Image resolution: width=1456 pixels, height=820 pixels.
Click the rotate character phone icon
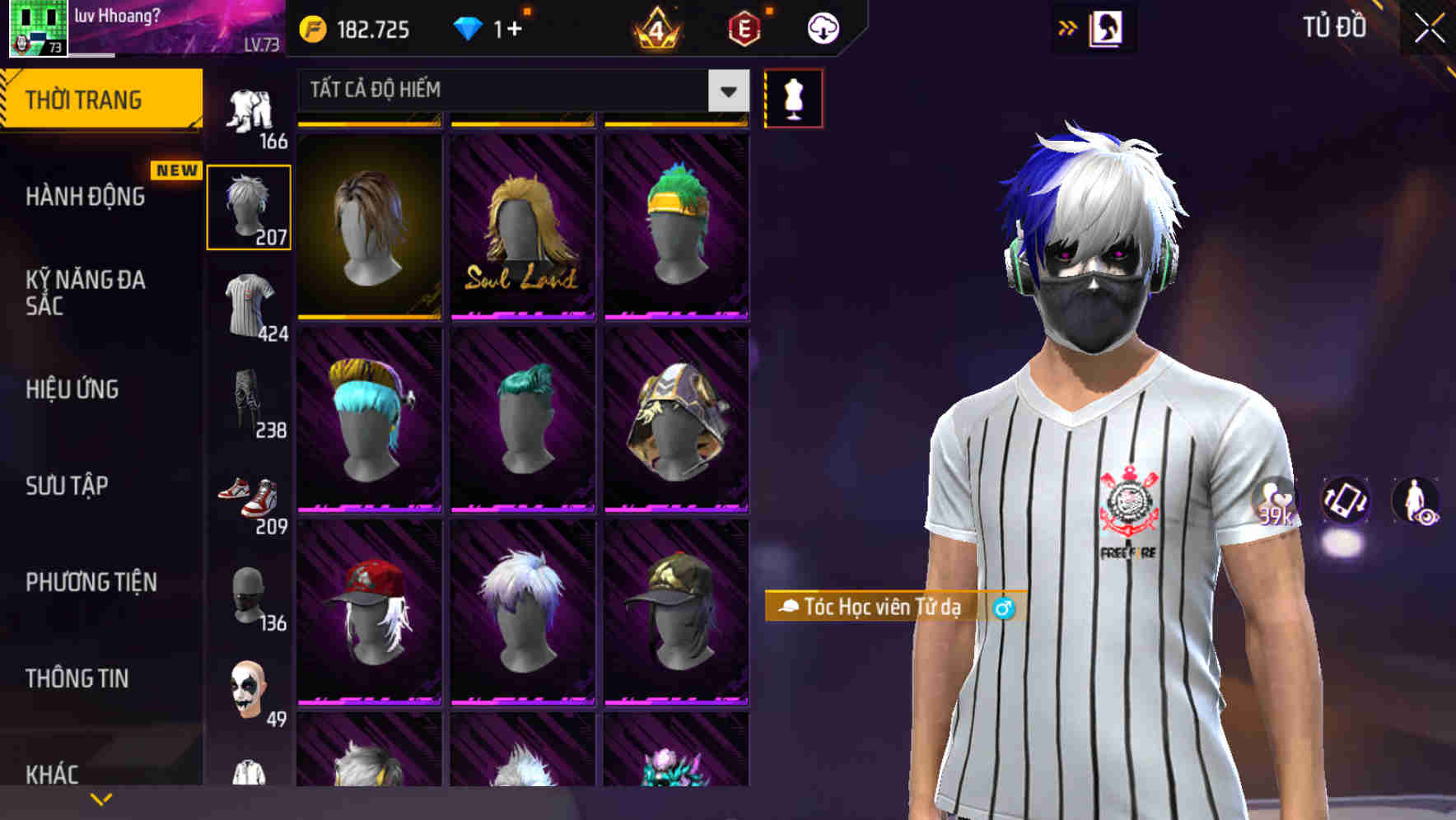pos(1346,501)
